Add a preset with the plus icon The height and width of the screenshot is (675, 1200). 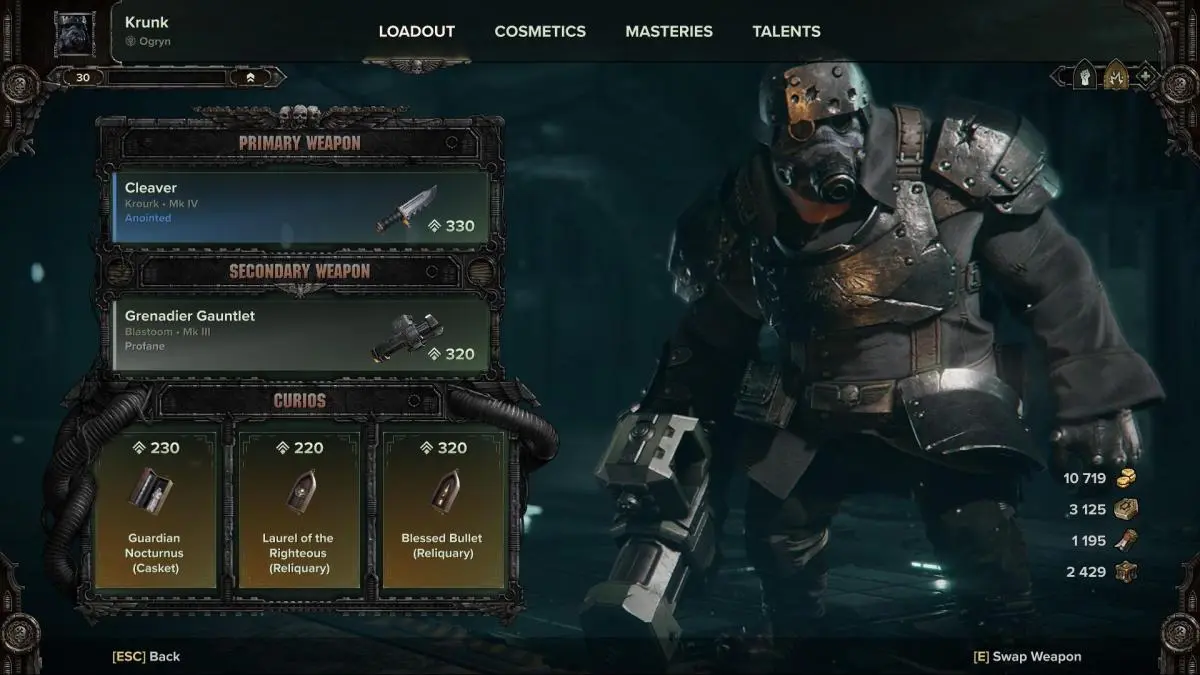pos(1145,76)
